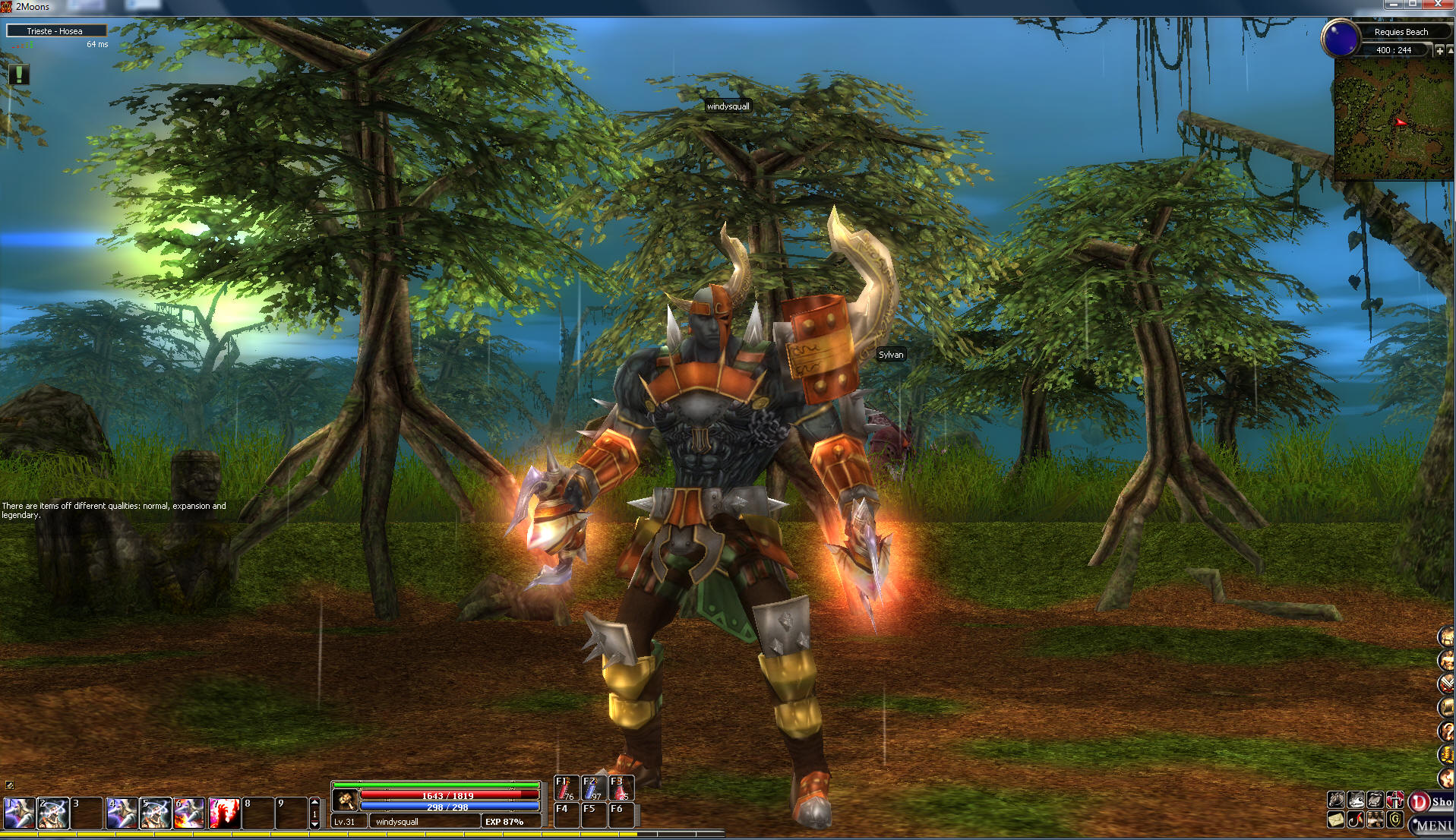Use the red flask in slot F3
The width and height of the screenshot is (1456, 840).
pos(621,788)
